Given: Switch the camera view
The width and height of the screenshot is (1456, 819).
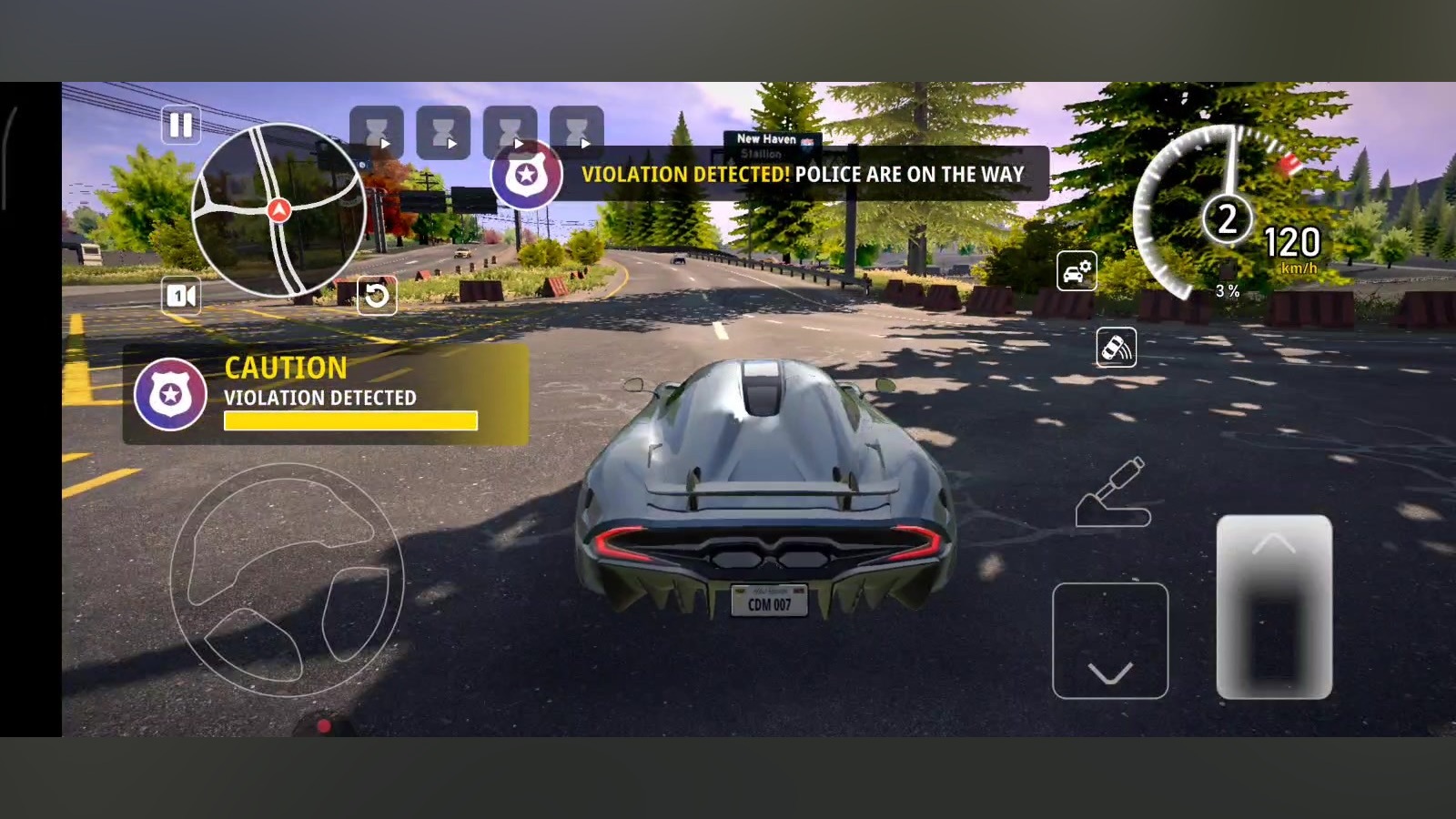Looking at the screenshot, I should coord(180,296).
